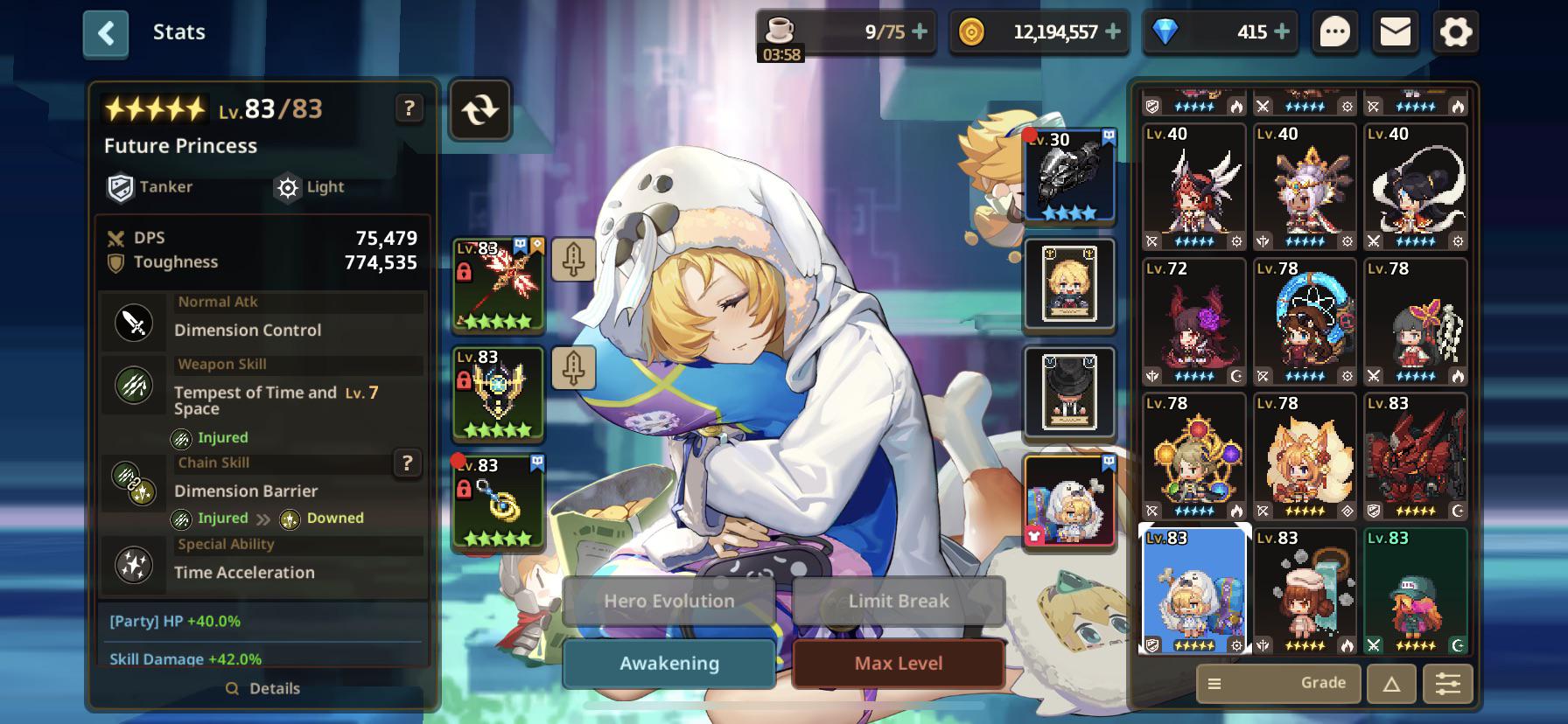
Task: Click the stamina progress bar showing 9/75
Action: [x=844, y=31]
